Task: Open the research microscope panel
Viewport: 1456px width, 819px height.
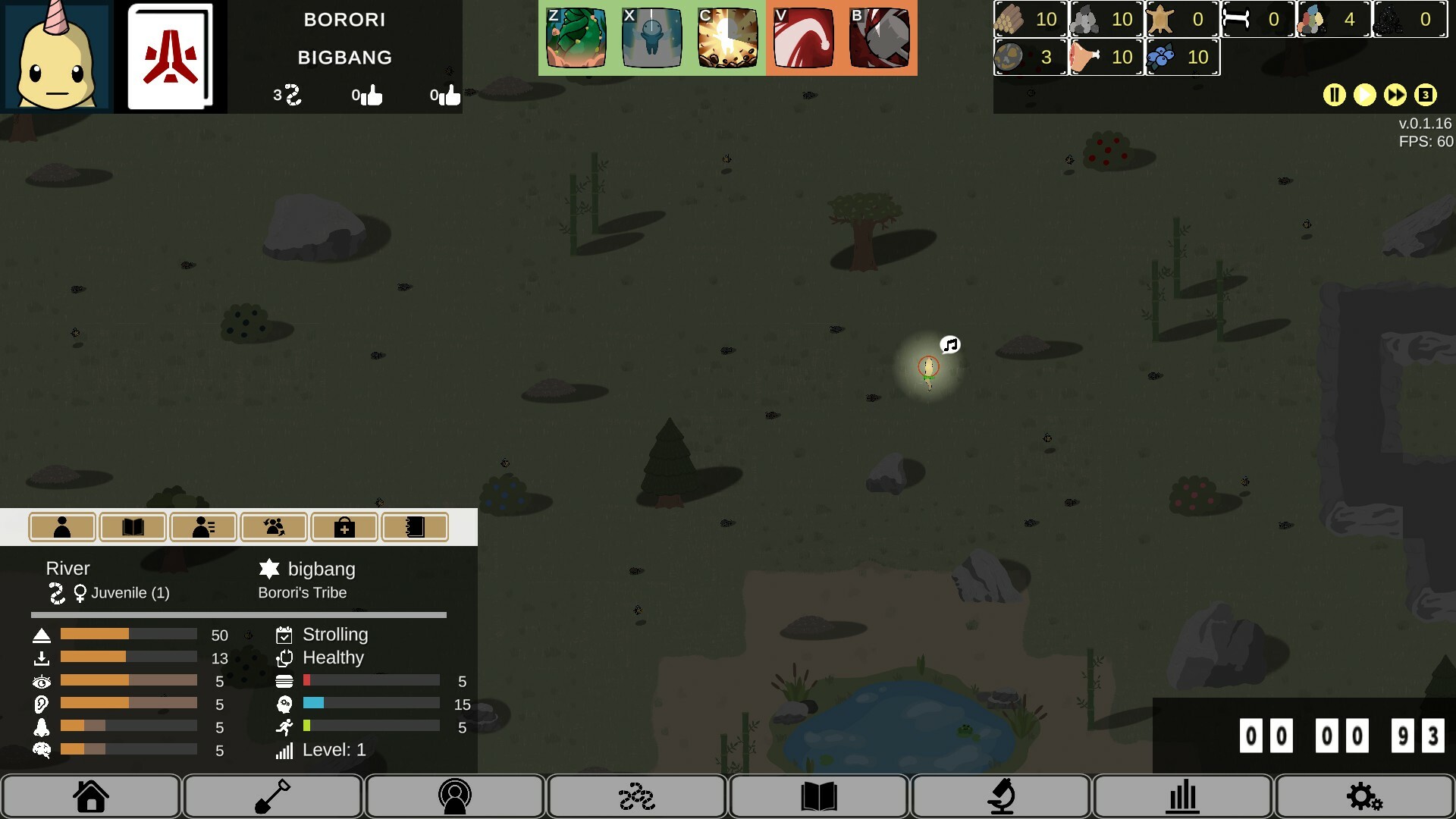Action: [999, 796]
